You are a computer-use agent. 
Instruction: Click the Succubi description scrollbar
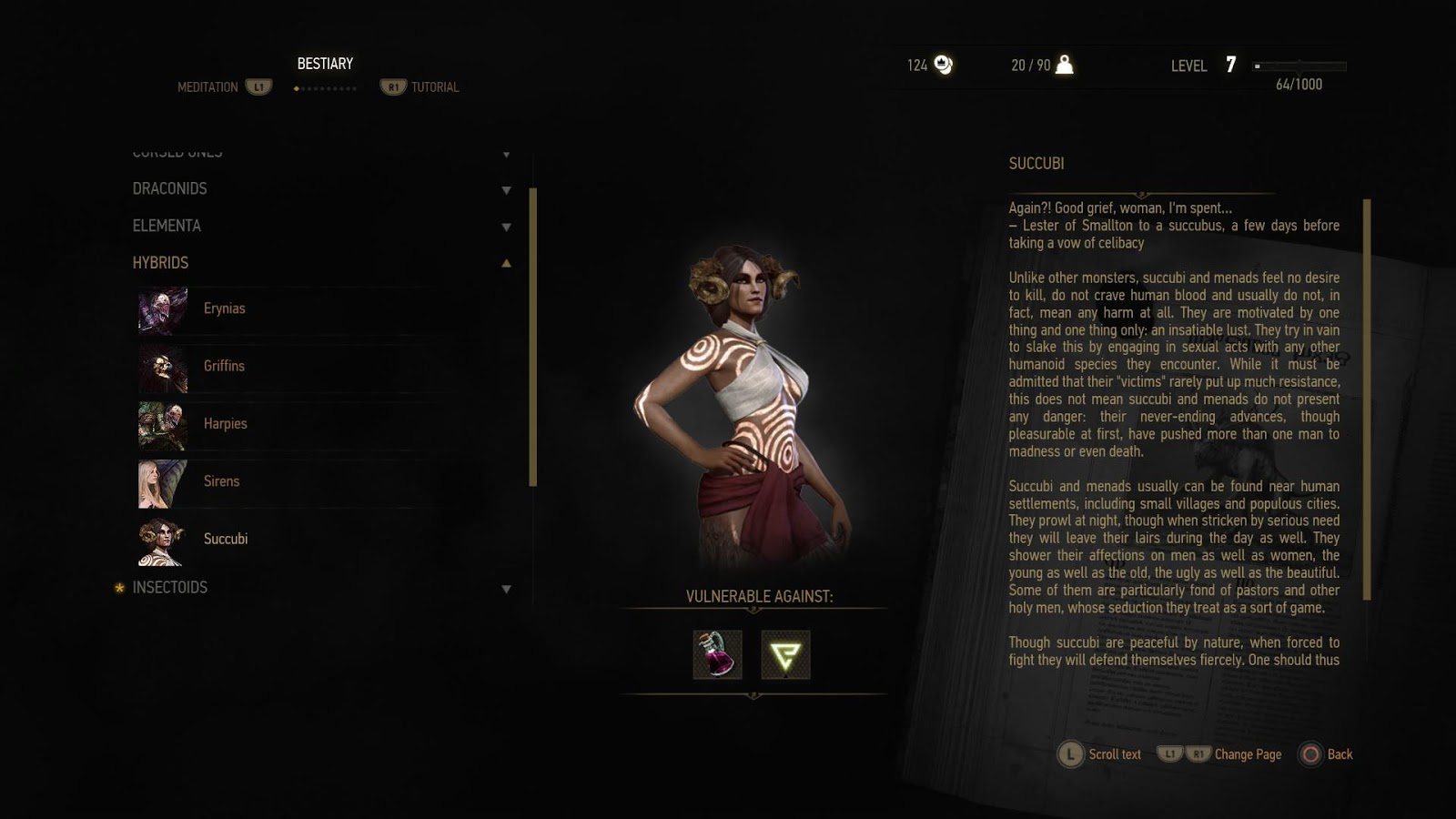point(1367,399)
